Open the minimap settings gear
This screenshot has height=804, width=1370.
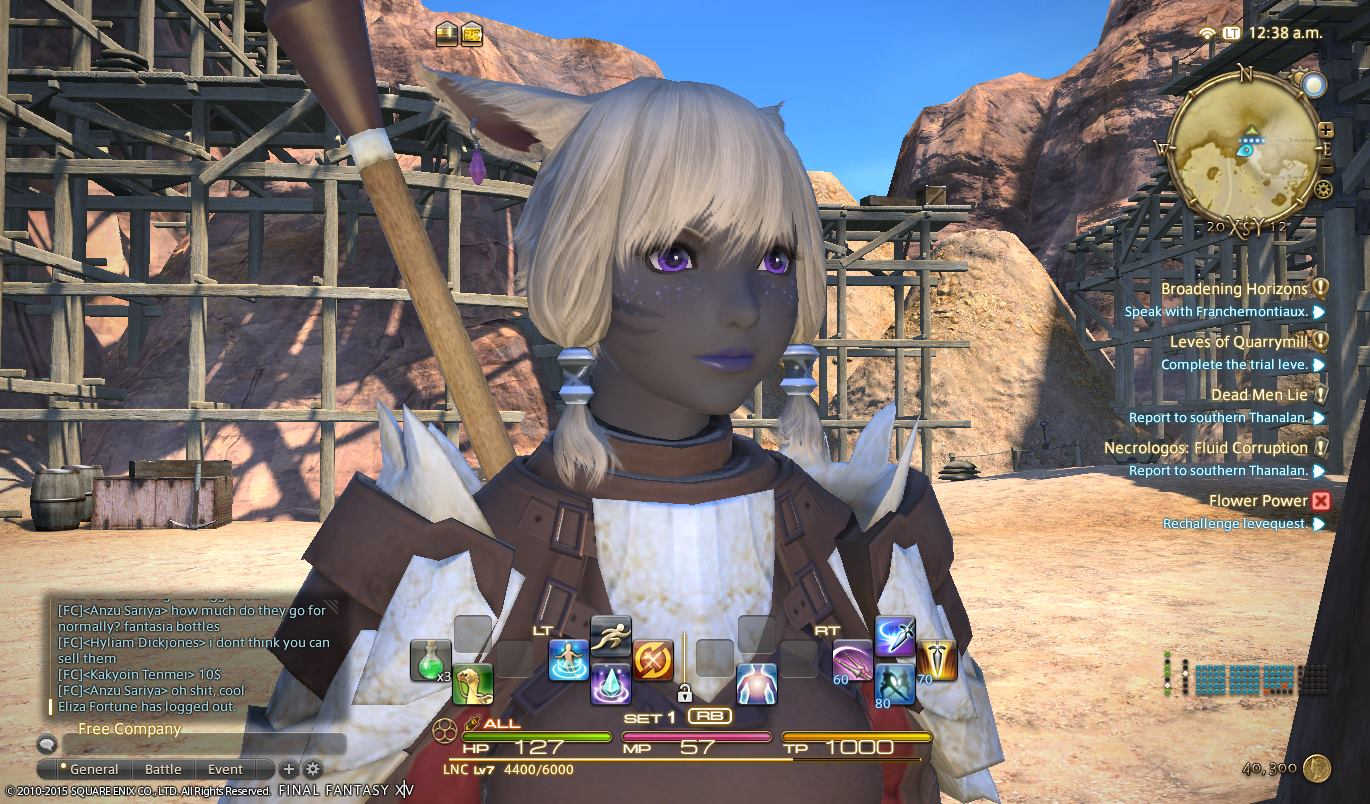(1324, 189)
